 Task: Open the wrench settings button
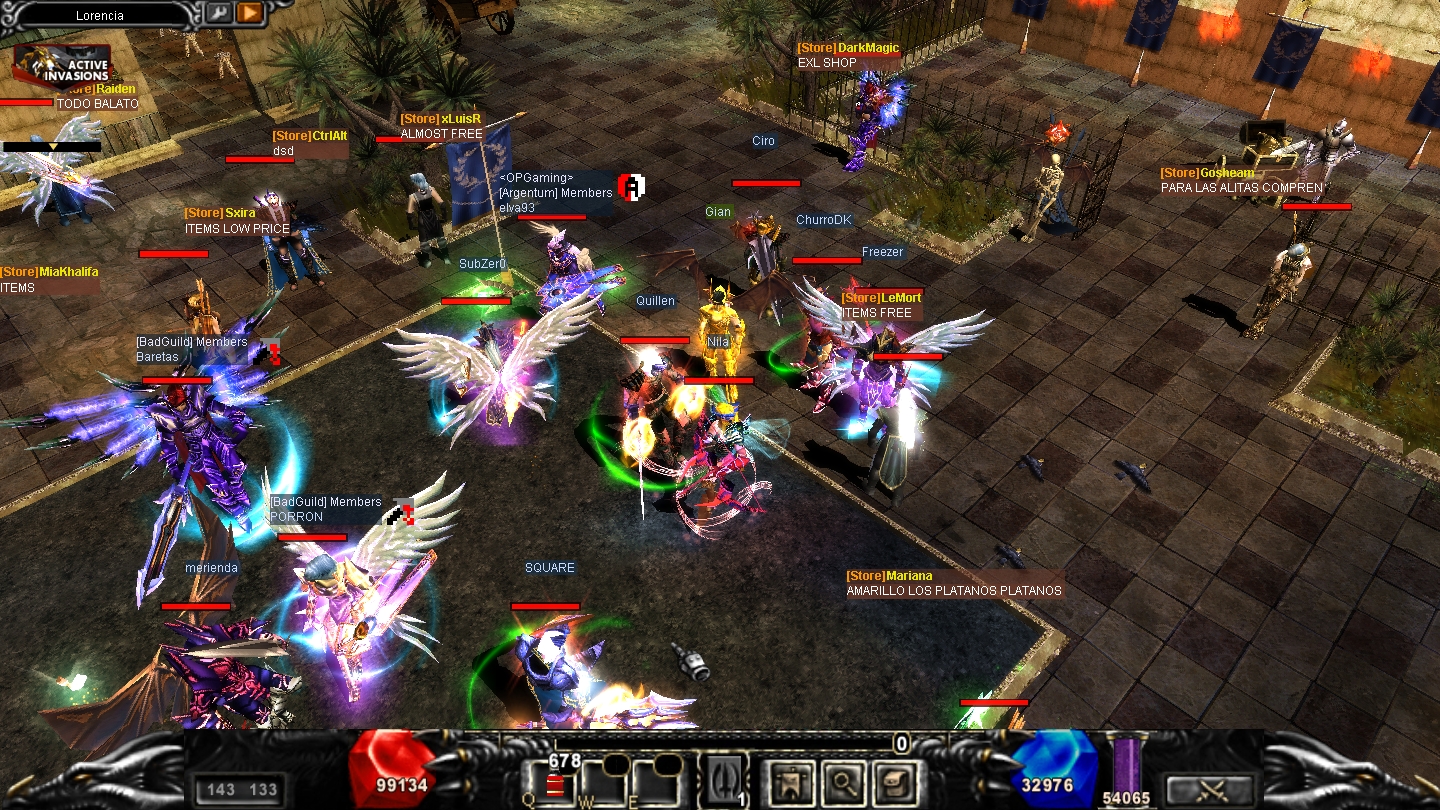click(219, 13)
